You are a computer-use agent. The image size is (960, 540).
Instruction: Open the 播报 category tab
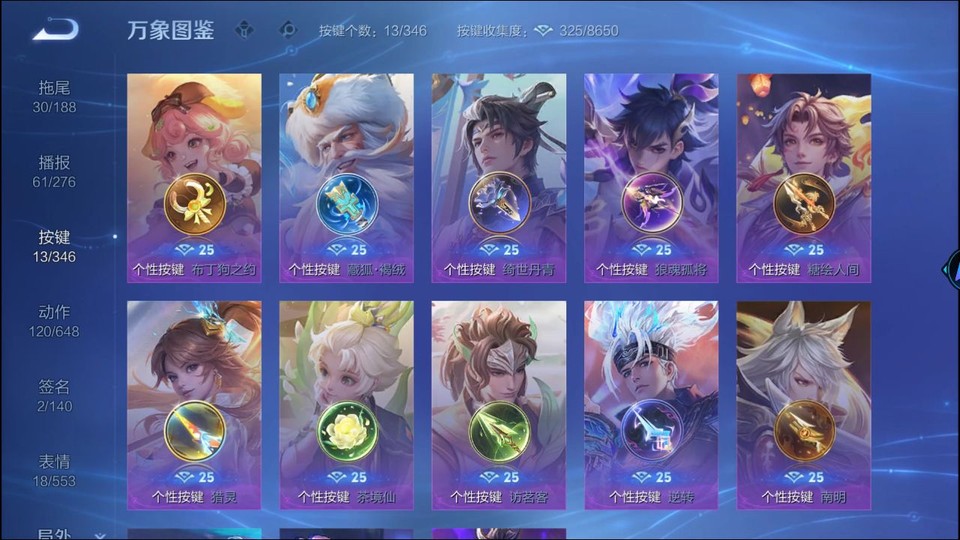54,171
